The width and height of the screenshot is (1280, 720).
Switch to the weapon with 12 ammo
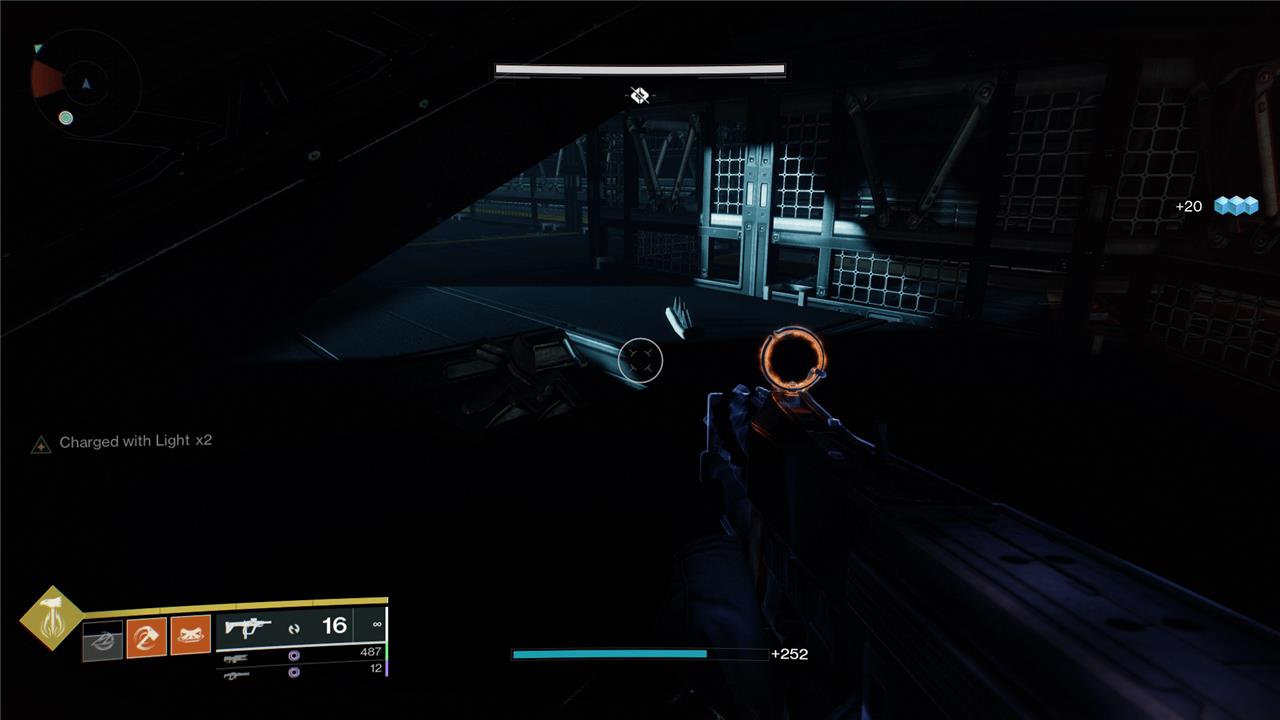tap(237, 674)
